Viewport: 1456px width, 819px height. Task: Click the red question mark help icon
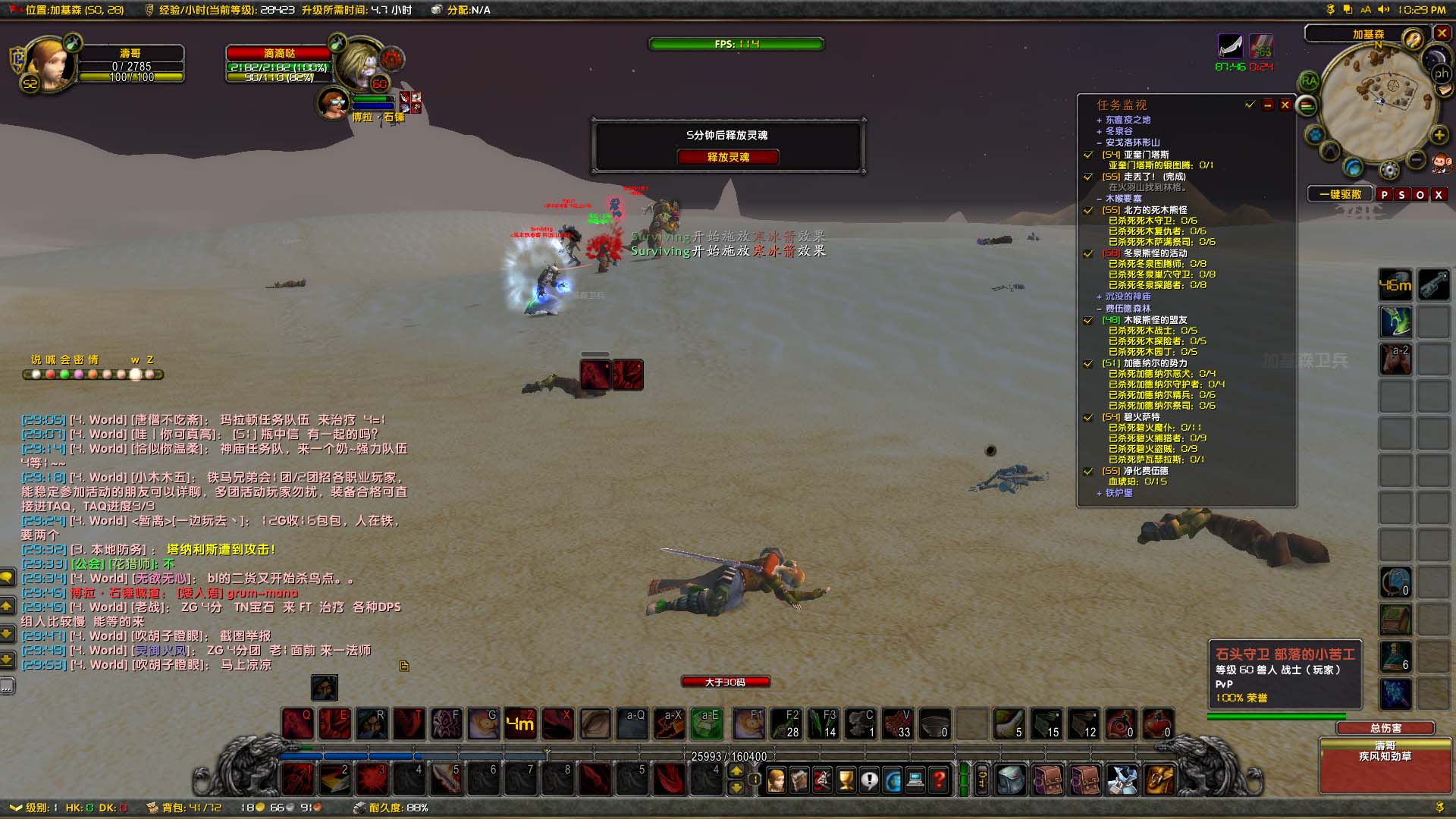point(939,781)
